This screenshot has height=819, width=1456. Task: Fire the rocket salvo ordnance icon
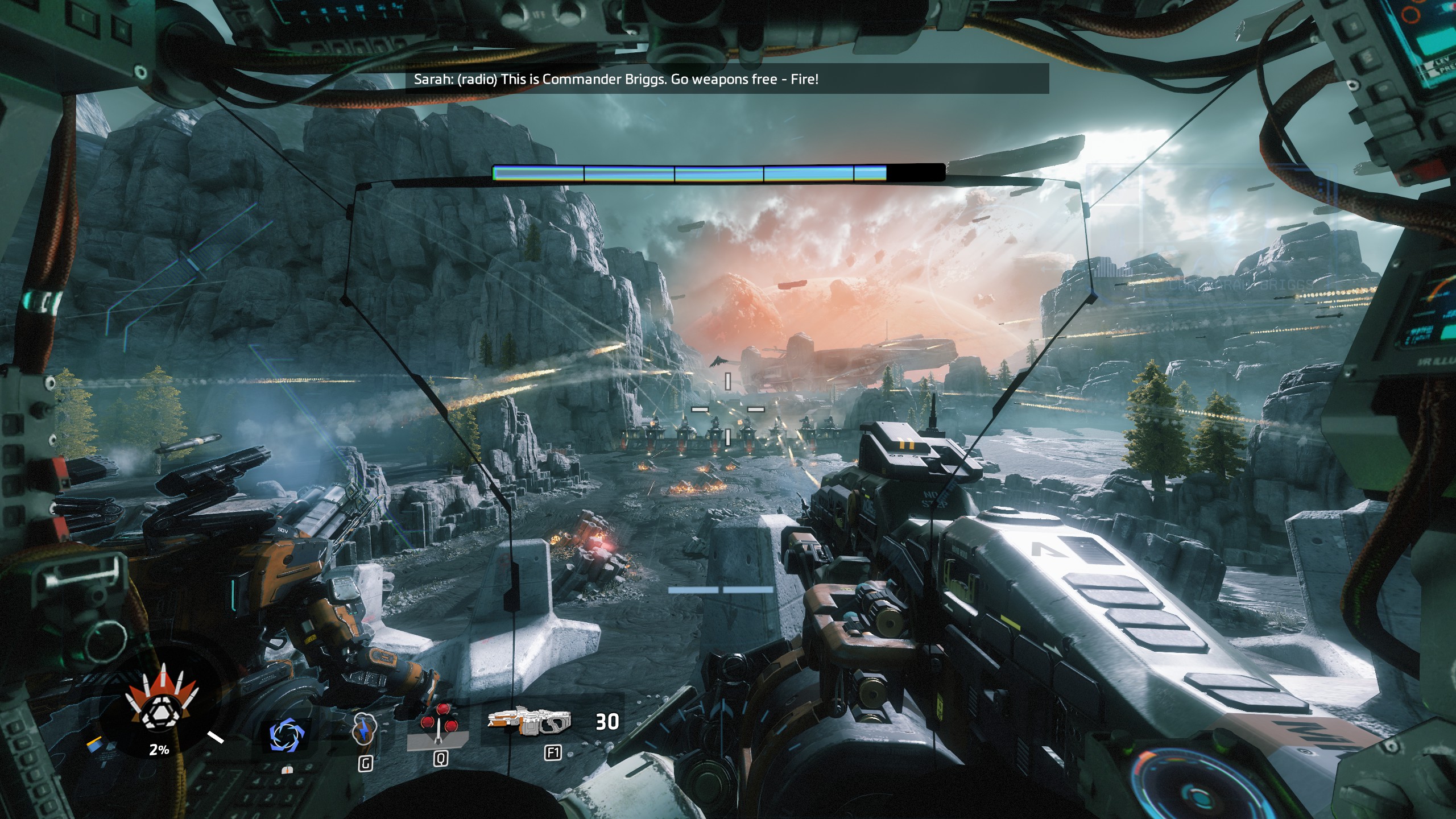pyautogui.click(x=440, y=725)
